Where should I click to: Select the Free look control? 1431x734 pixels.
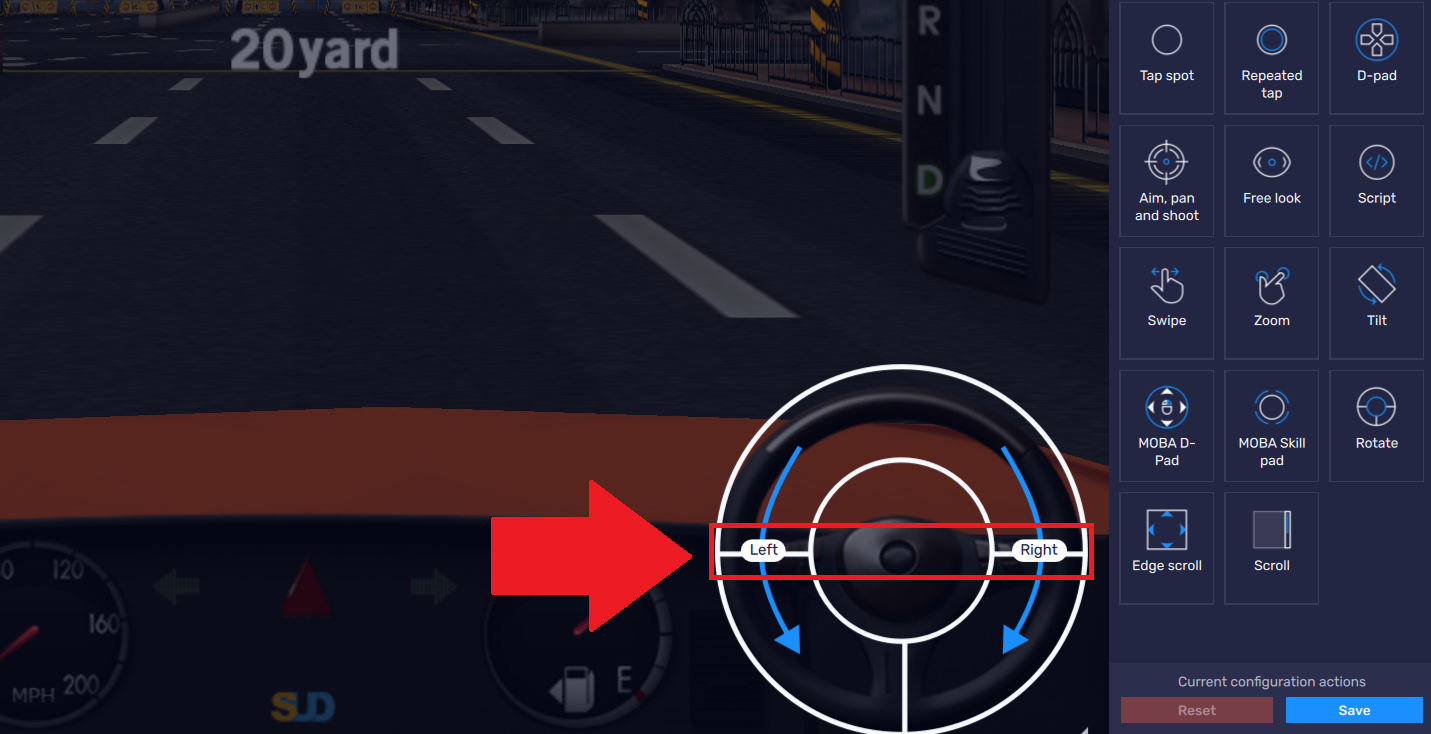[x=1271, y=181]
